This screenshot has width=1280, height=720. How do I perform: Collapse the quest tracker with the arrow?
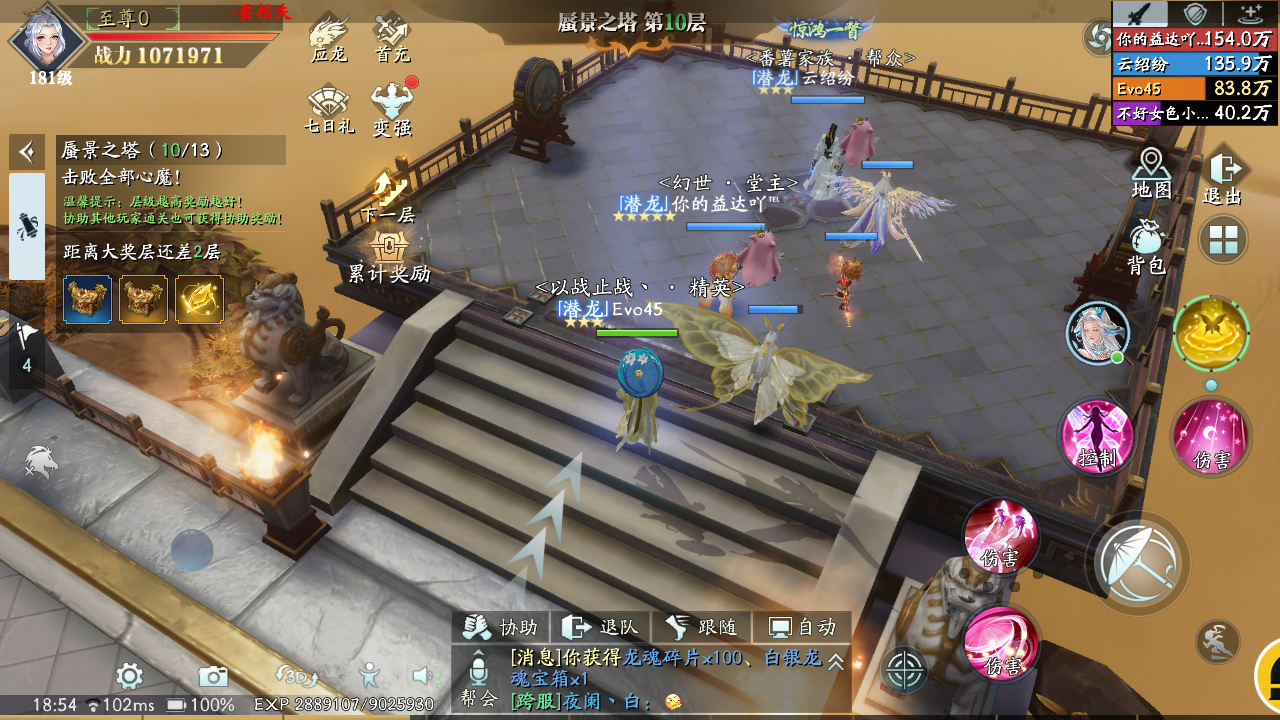click(x=27, y=152)
